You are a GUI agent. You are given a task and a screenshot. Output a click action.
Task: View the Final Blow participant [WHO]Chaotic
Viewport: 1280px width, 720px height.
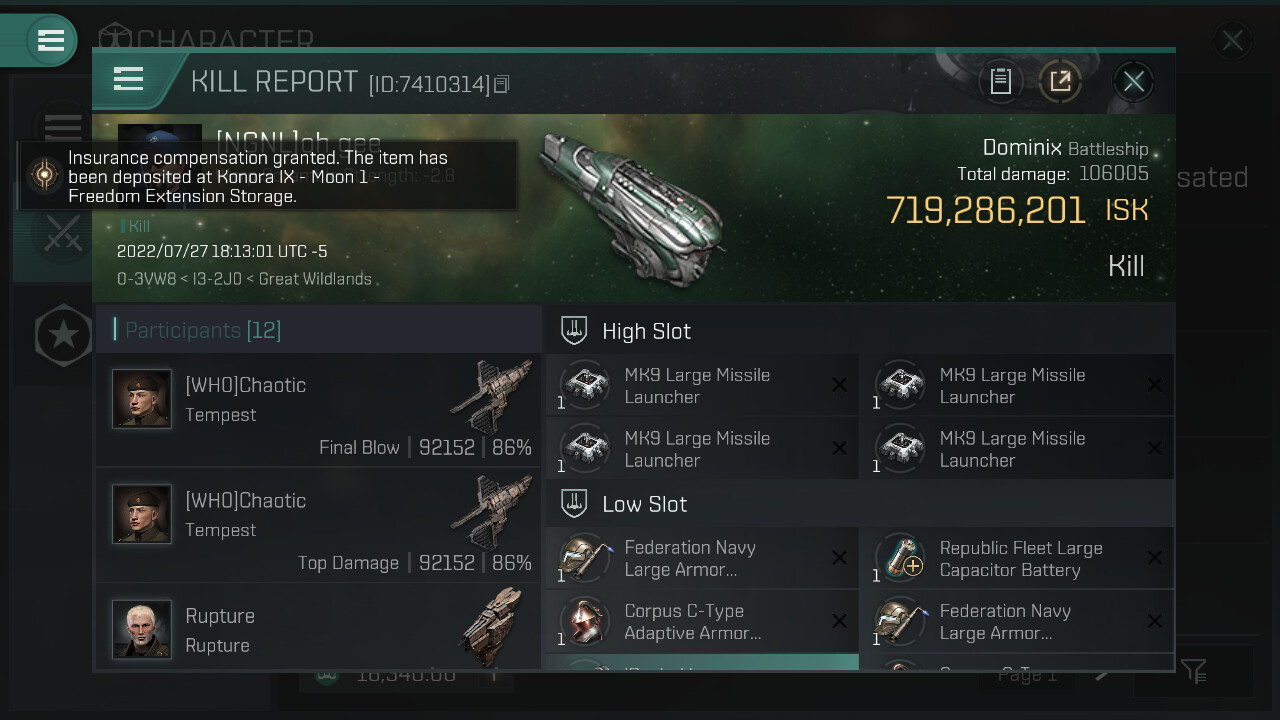point(318,412)
